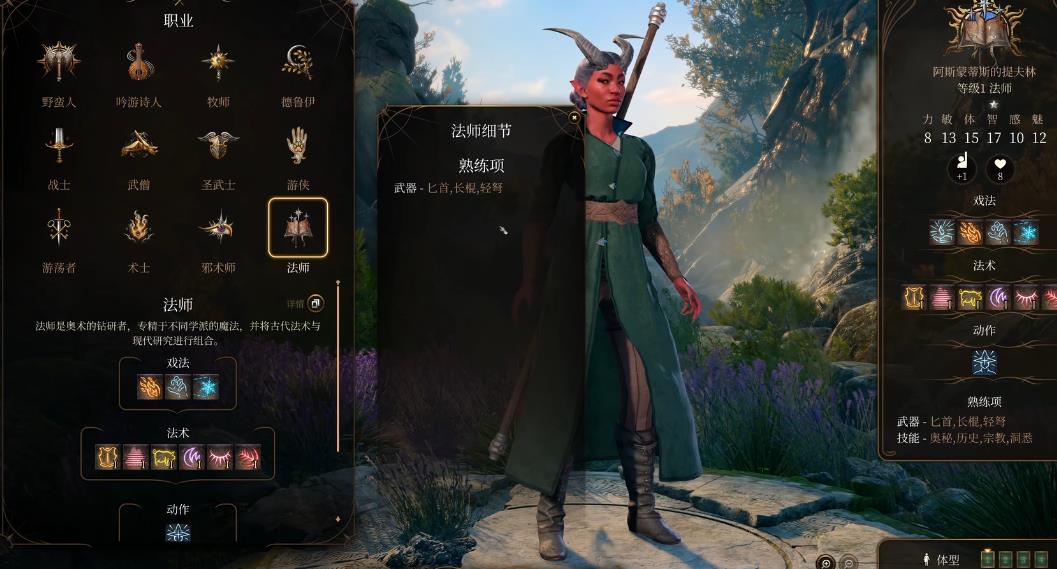Open the 详情 details button for Wizard

(314, 303)
